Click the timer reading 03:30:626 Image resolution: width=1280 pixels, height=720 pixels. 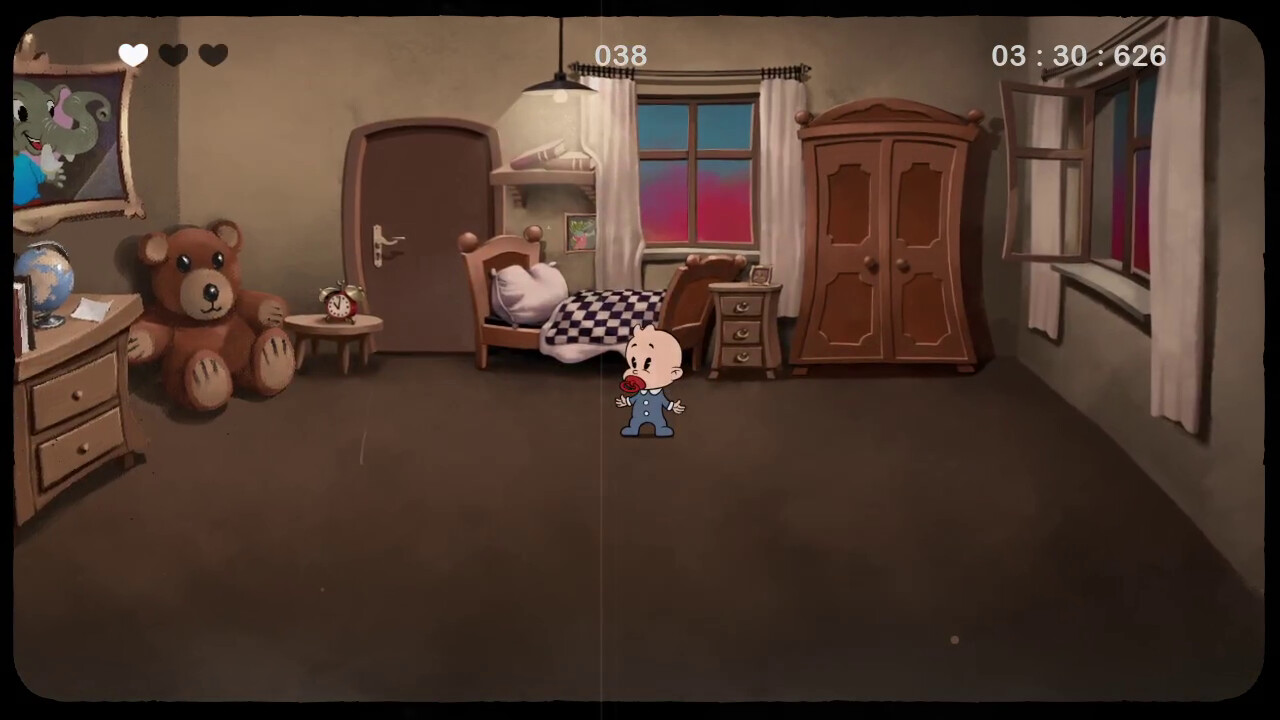[x=1079, y=56]
